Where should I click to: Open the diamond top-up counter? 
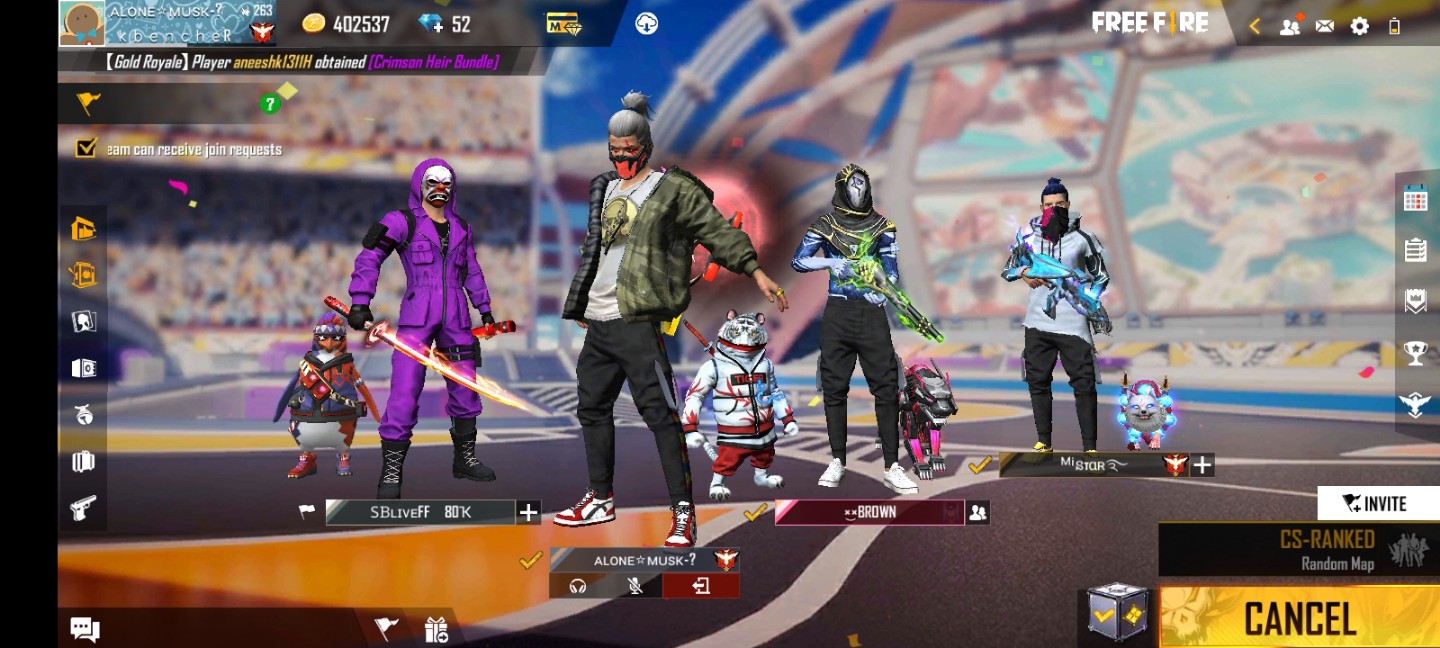446,24
